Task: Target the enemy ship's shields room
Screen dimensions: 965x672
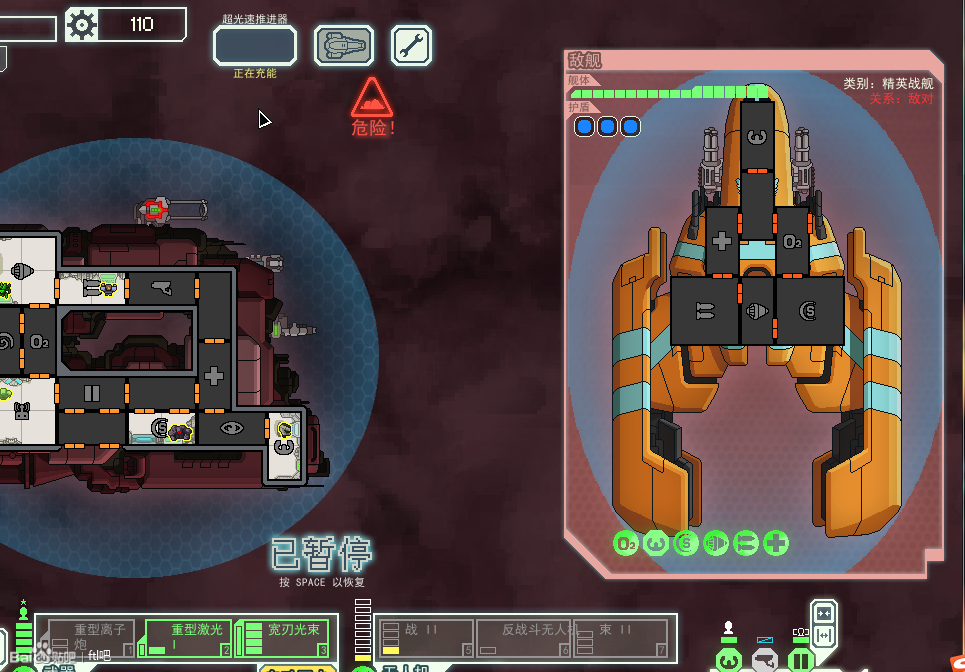Action: [808, 311]
